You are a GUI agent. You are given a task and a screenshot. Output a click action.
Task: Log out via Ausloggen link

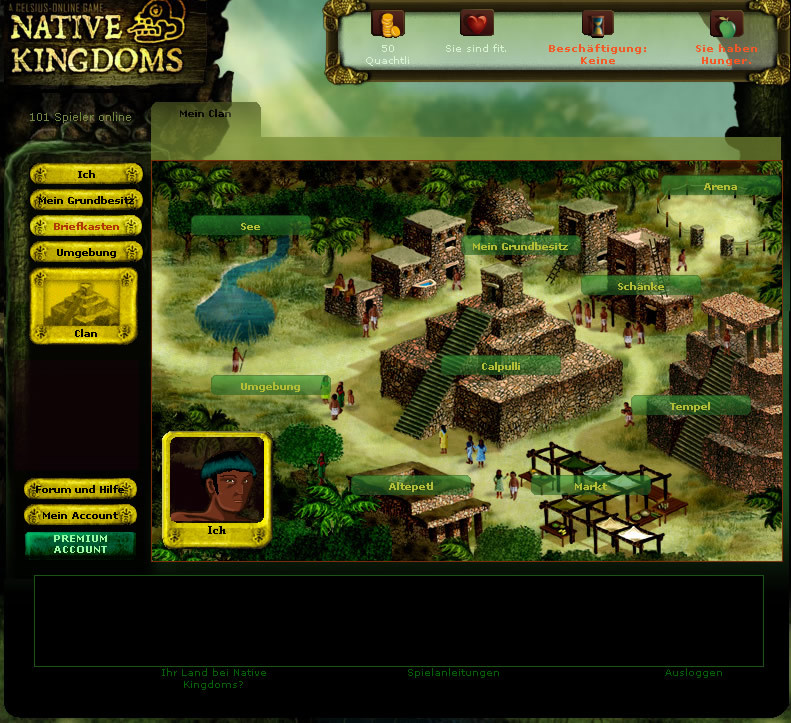point(693,673)
